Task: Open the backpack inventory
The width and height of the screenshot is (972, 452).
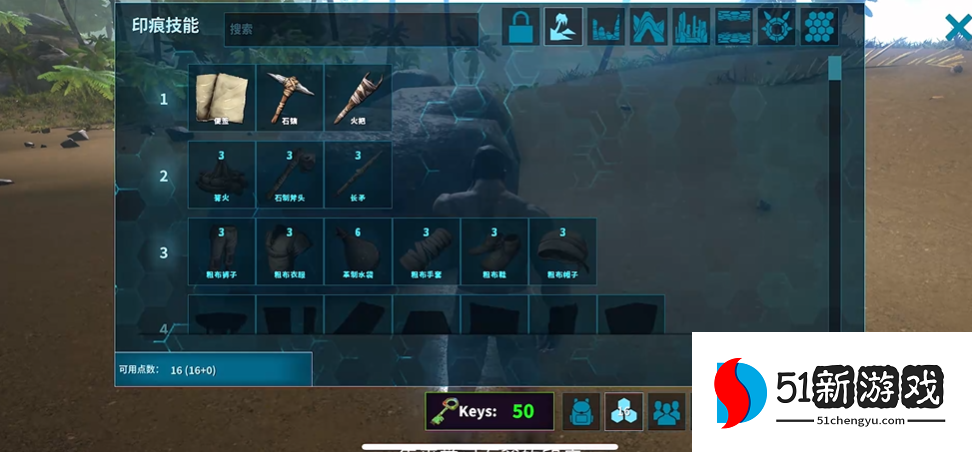Action: point(581,411)
